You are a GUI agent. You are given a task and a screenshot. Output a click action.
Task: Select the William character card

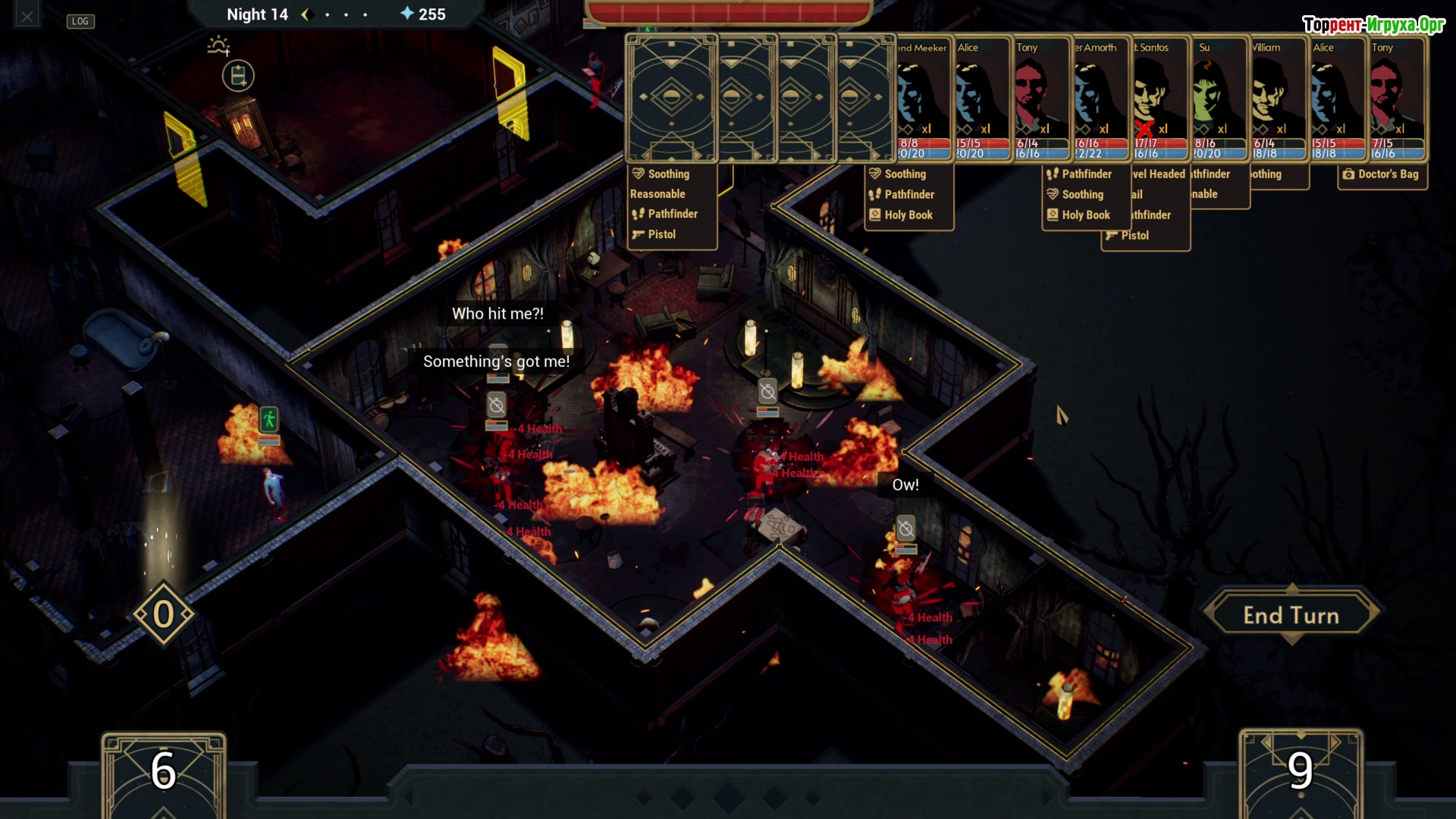[1279, 97]
